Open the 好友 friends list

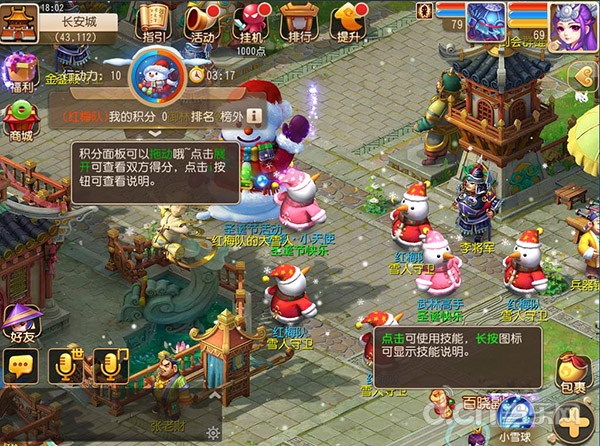tap(18, 324)
